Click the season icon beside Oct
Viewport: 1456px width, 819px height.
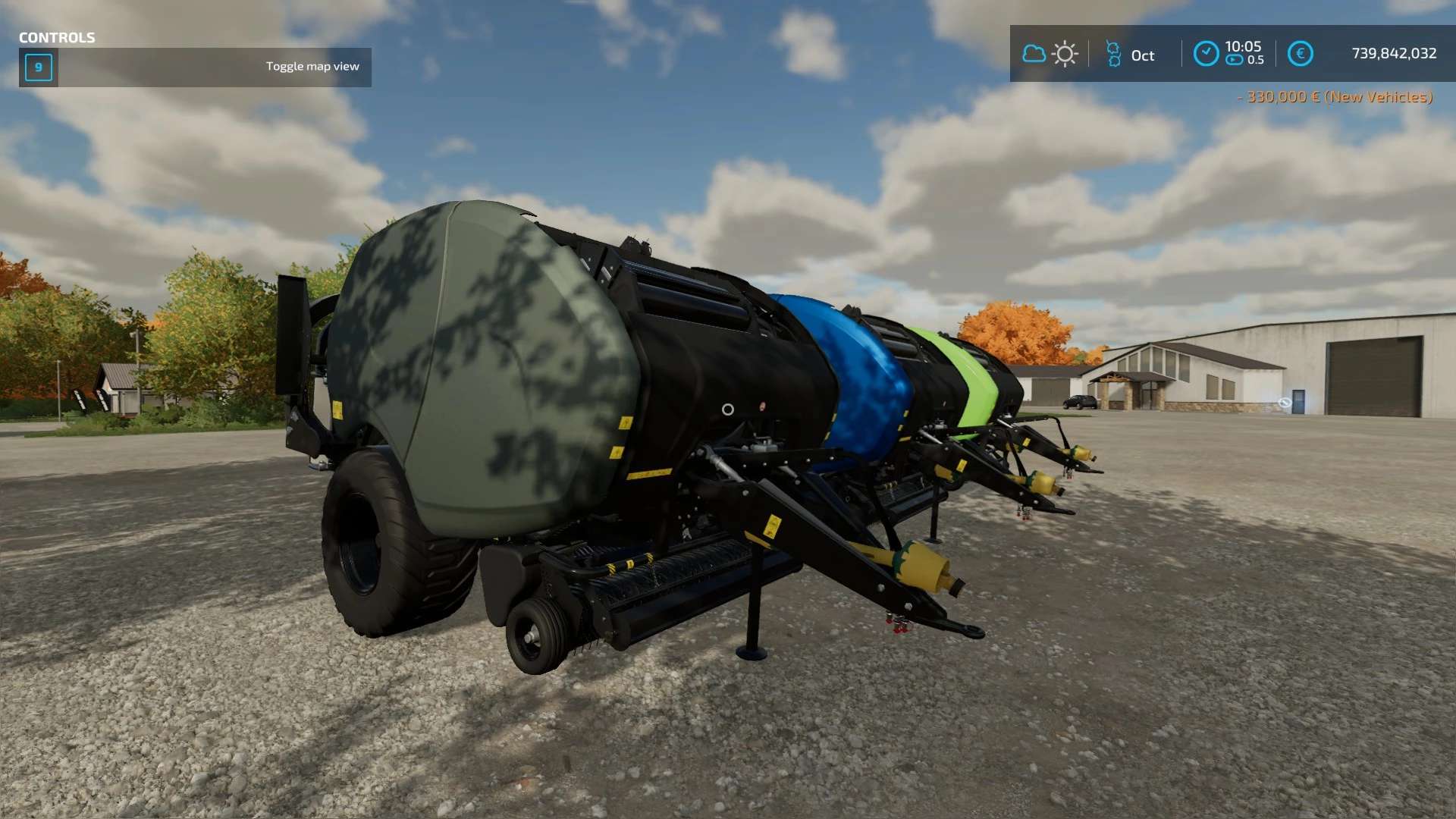[x=1113, y=55]
